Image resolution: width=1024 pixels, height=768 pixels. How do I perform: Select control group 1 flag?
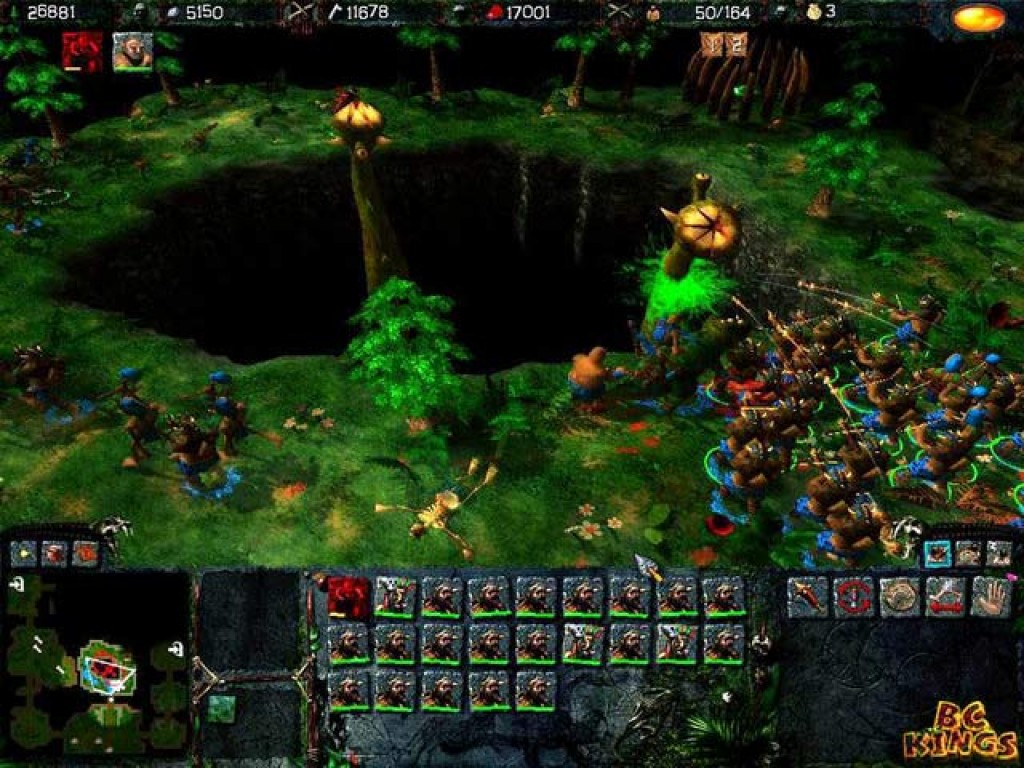[x=711, y=44]
